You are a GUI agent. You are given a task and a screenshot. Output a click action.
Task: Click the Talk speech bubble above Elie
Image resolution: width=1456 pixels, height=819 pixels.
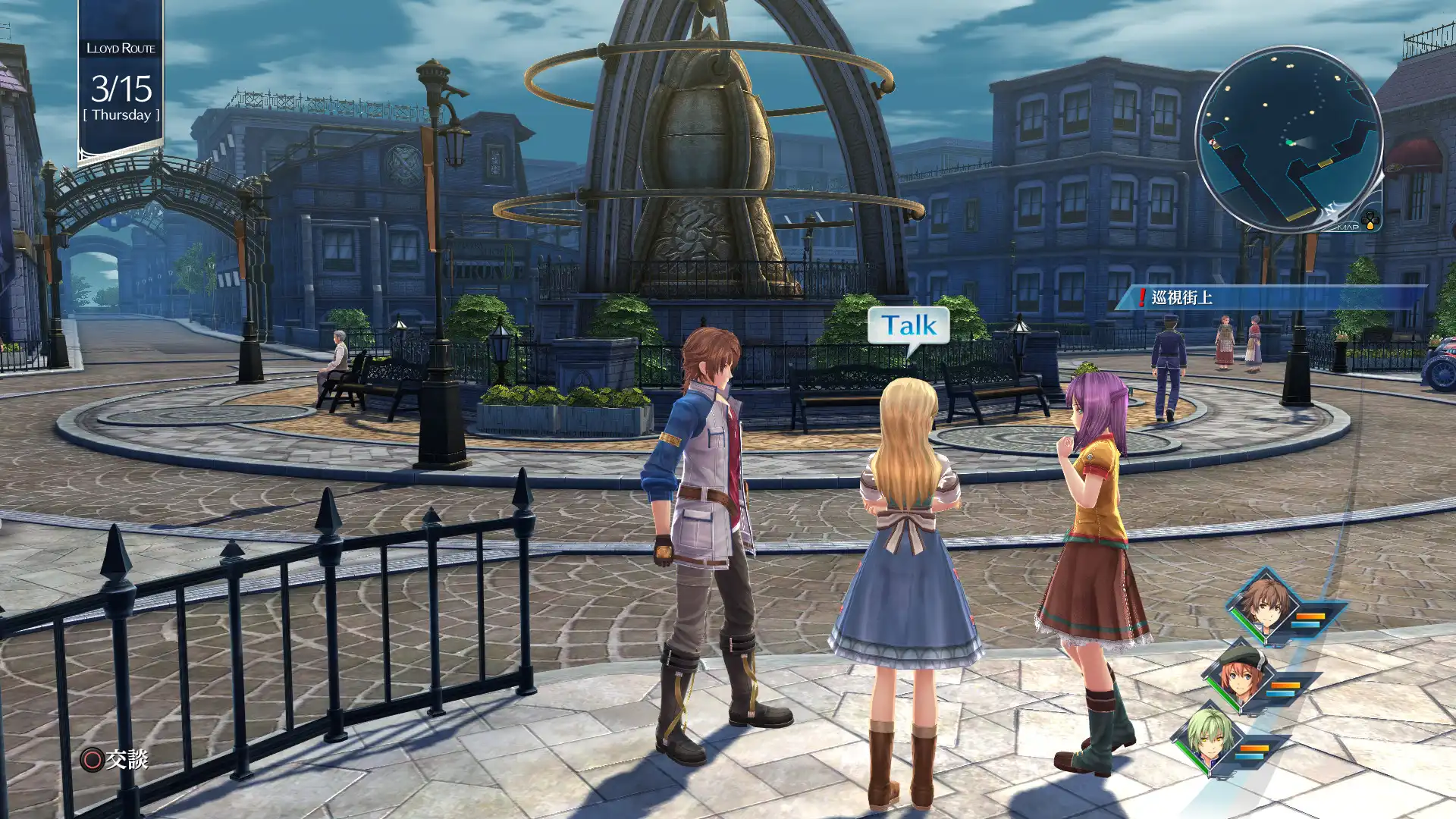click(908, 326)
